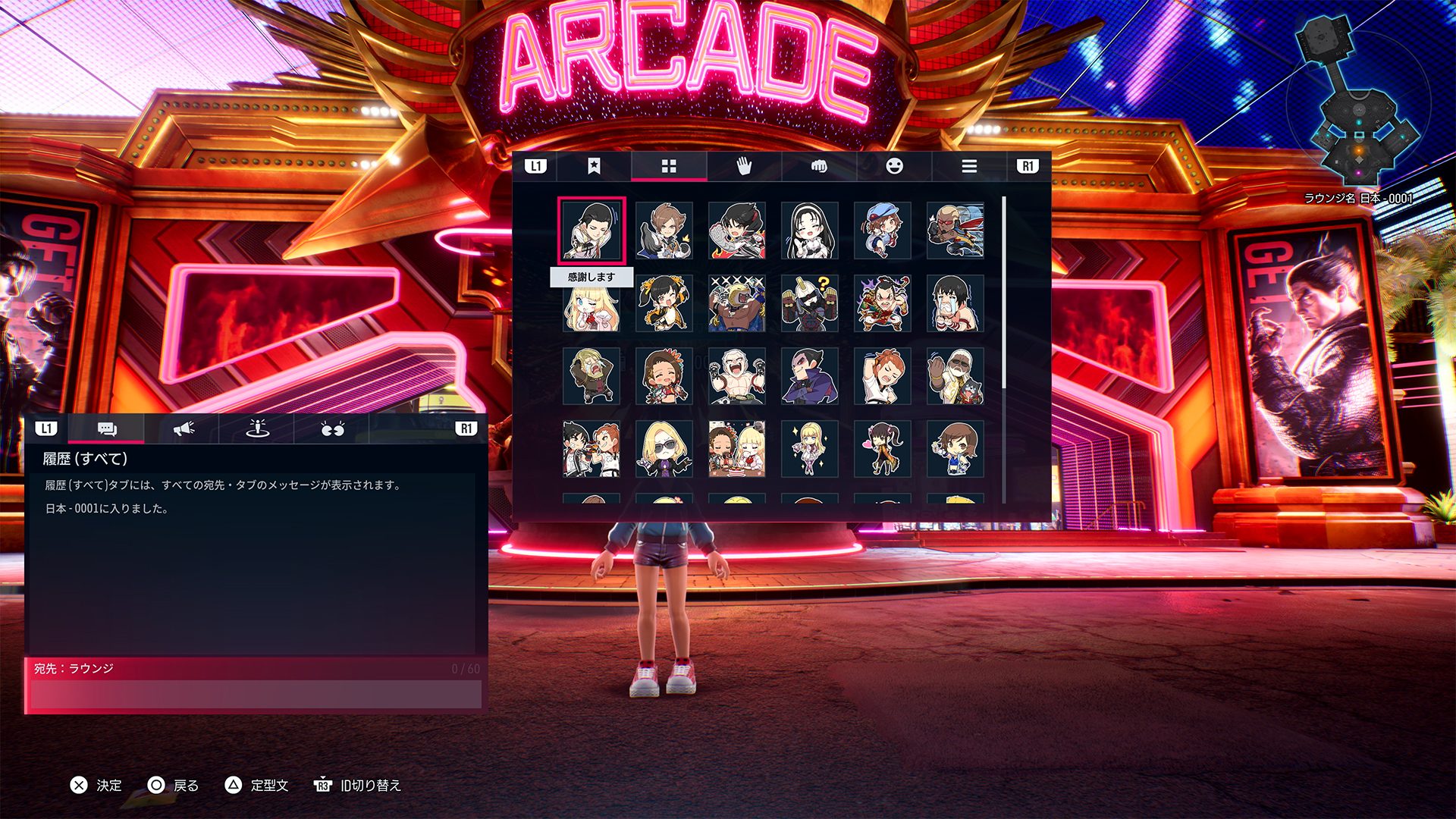This screenshot has height=819, width=1456.
Task: Select the two facing characters chat tab
Action: click(332, 429)
